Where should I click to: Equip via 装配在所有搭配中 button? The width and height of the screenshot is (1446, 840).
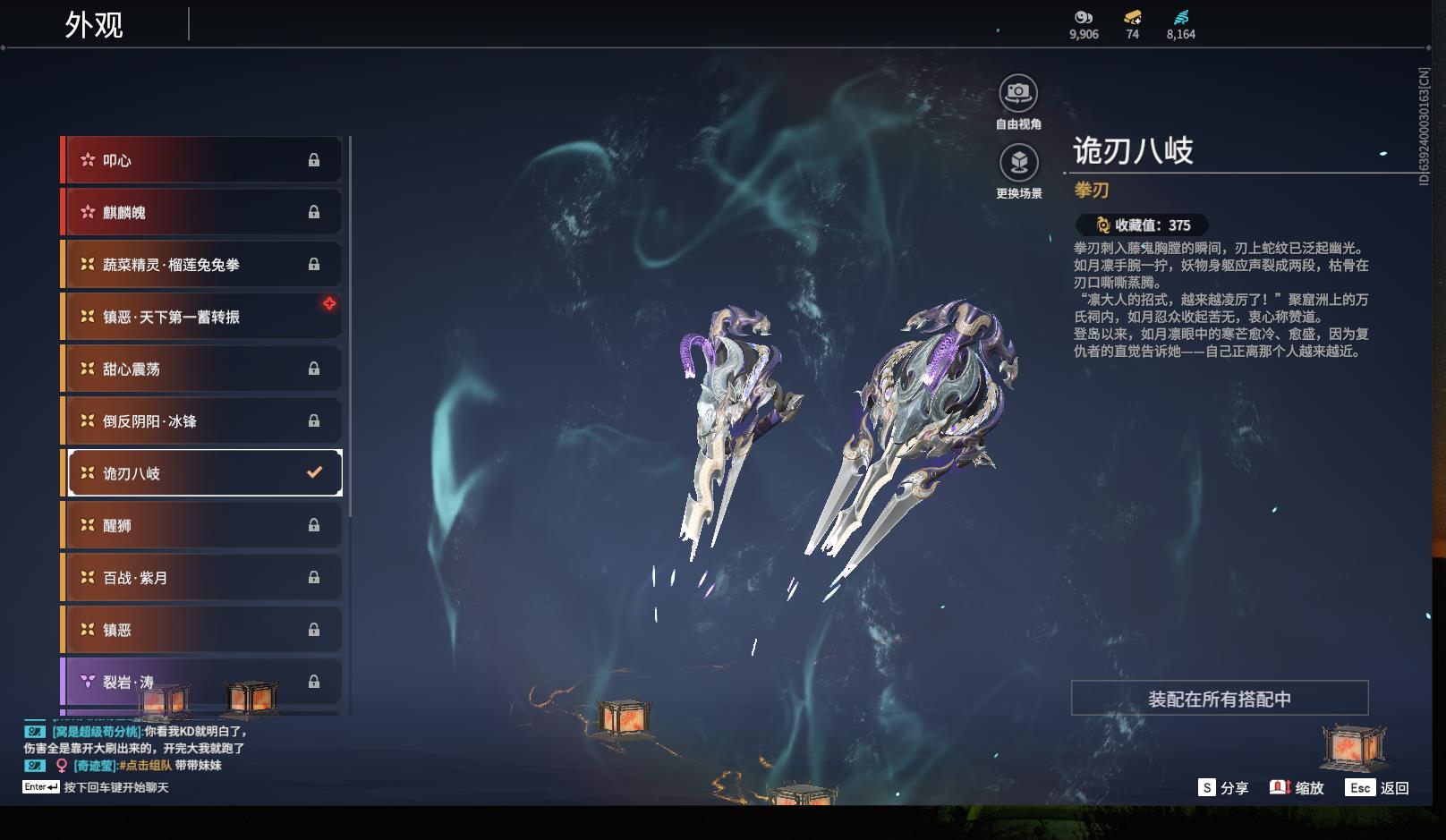(1219, 699)
